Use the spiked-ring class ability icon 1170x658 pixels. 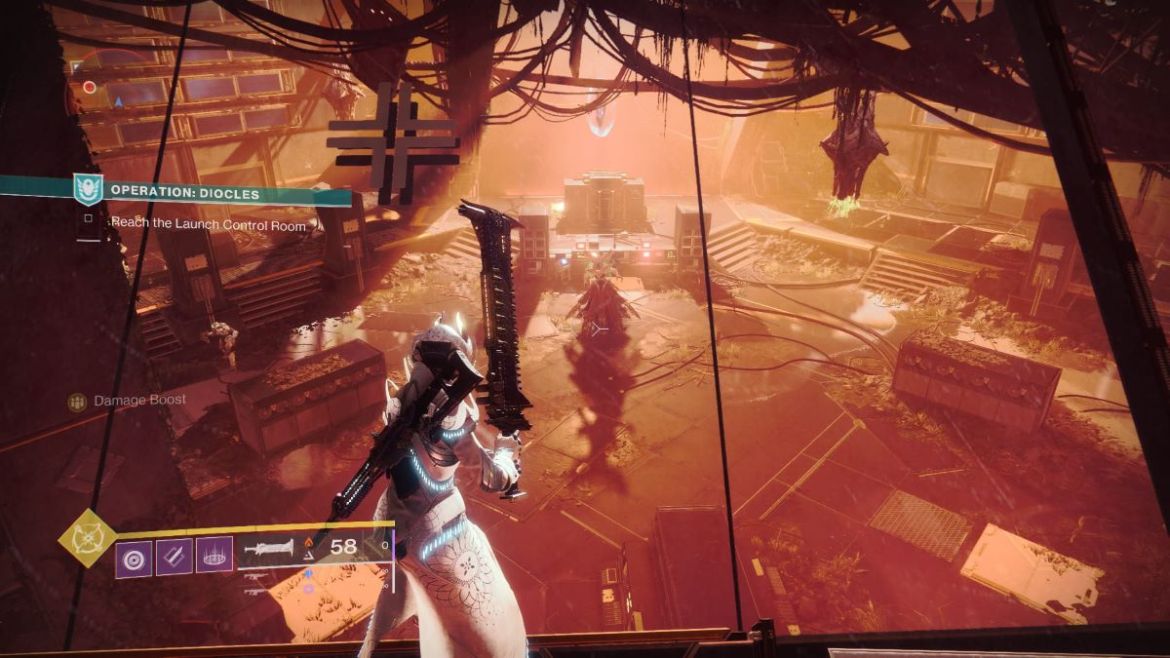[214, 555]
